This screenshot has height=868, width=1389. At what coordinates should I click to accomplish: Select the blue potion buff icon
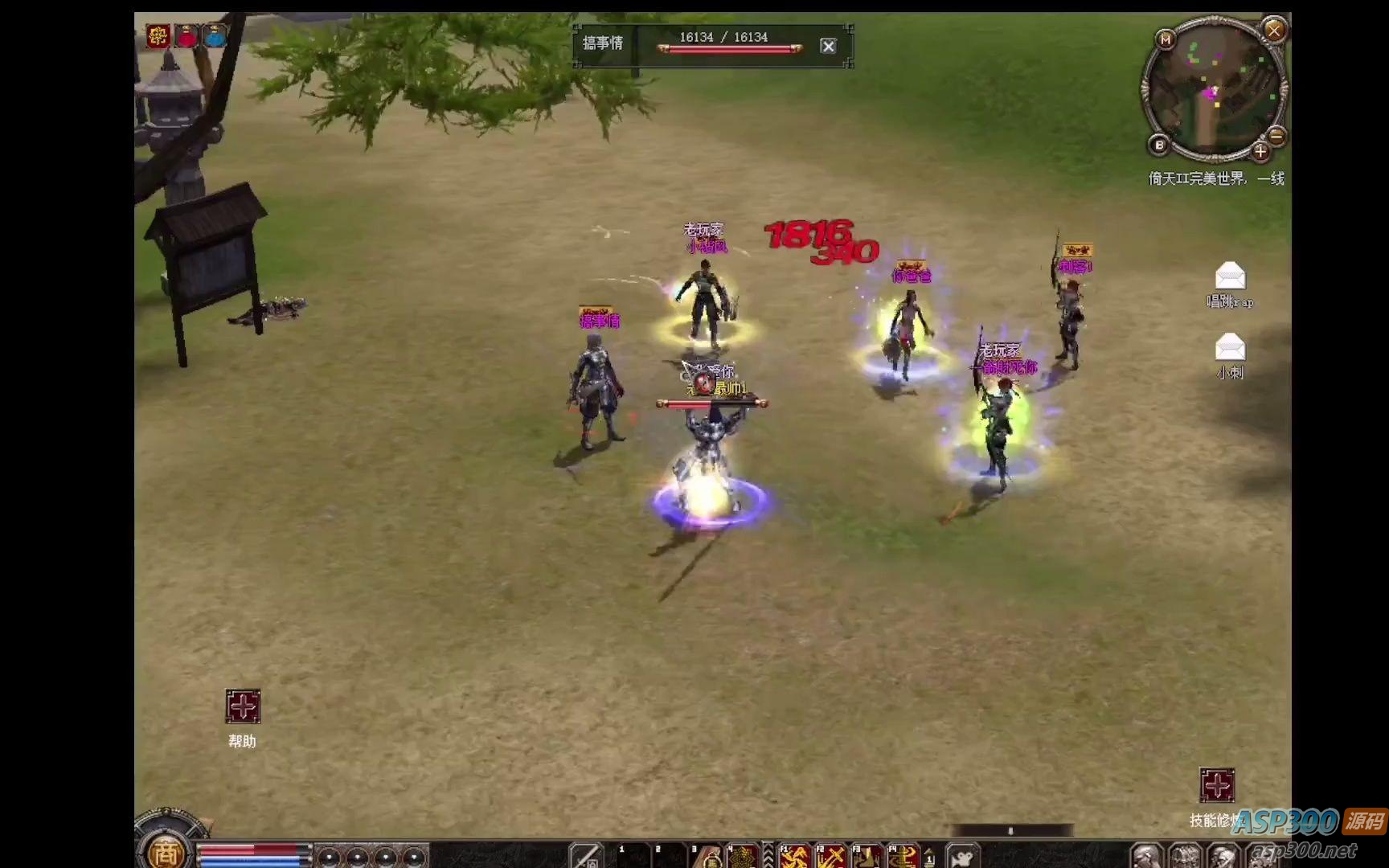point(215,36)
